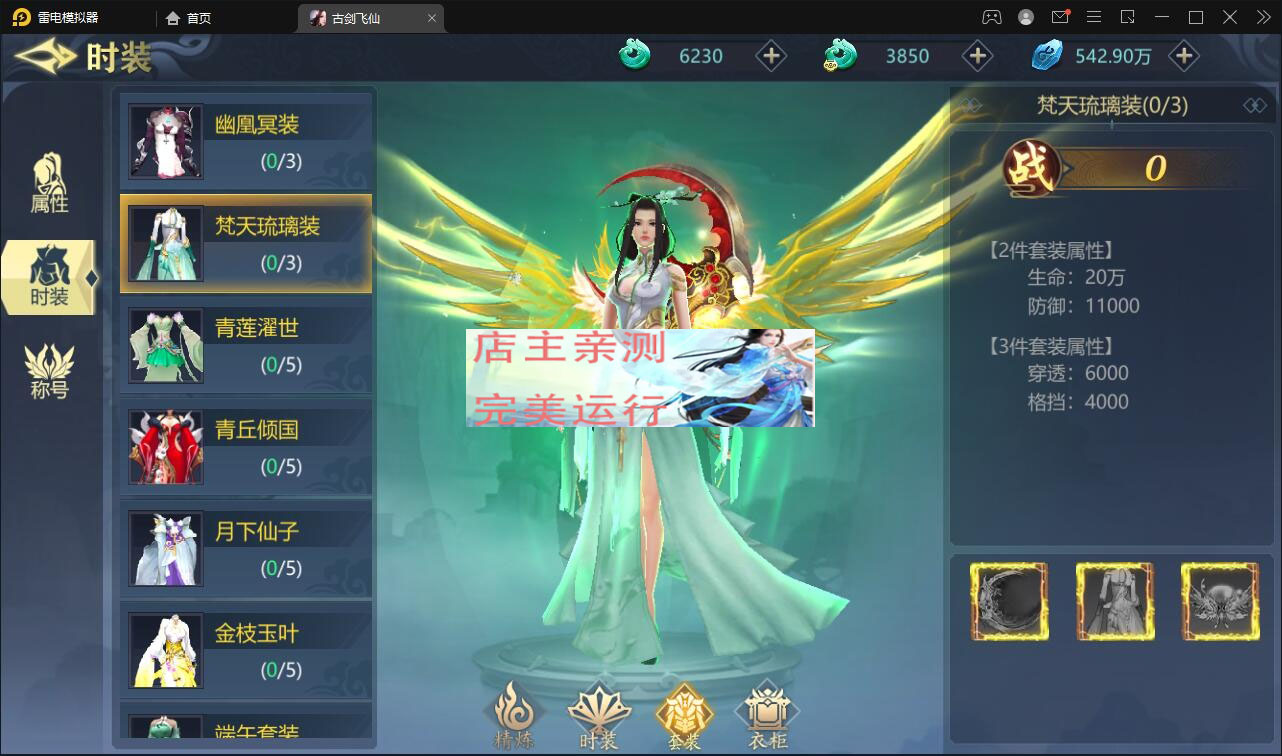Open the 称号 titles tab
The height and width of the screenshot is (756, 1282).
point(49,371)
